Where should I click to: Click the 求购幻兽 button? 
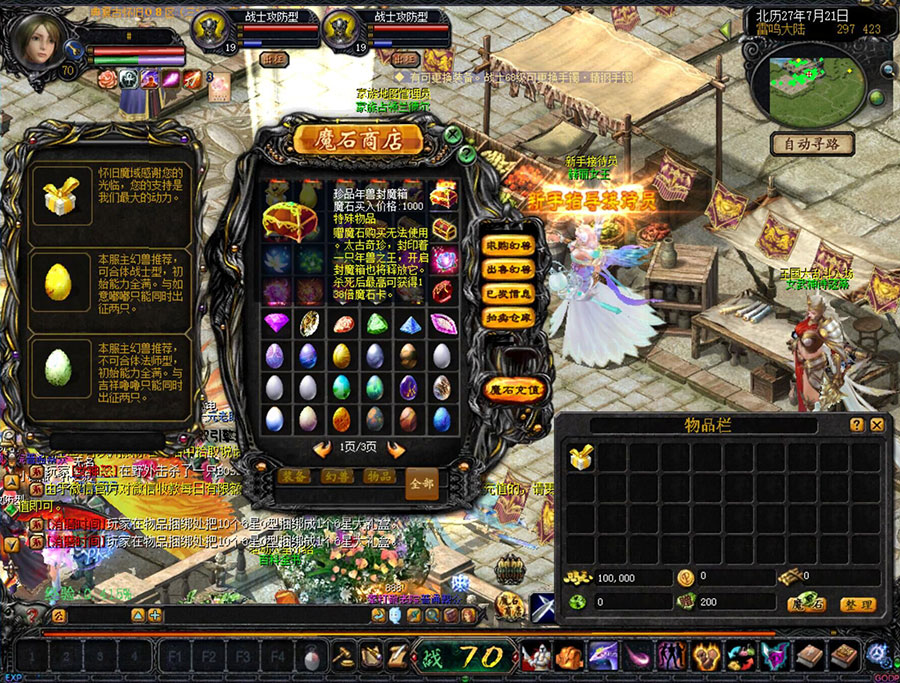click(x=509, y=246)
